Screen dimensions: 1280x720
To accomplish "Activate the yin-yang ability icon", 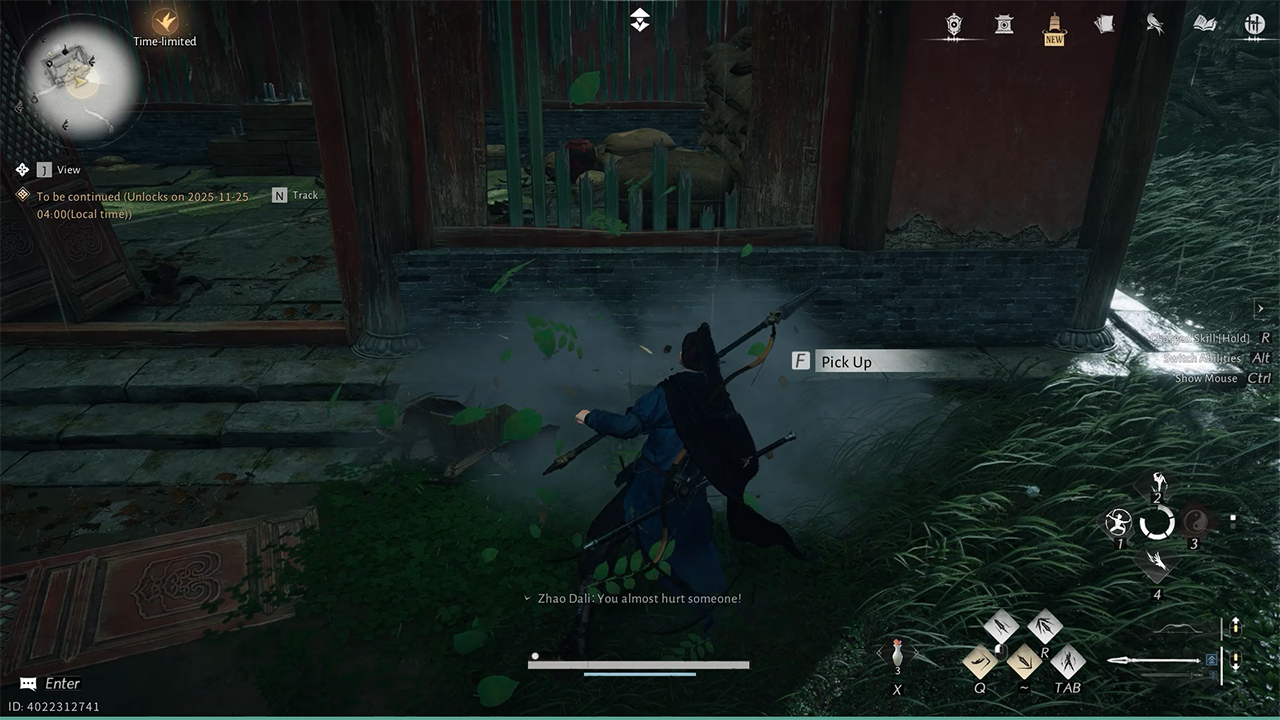I will pos(1195,521).
